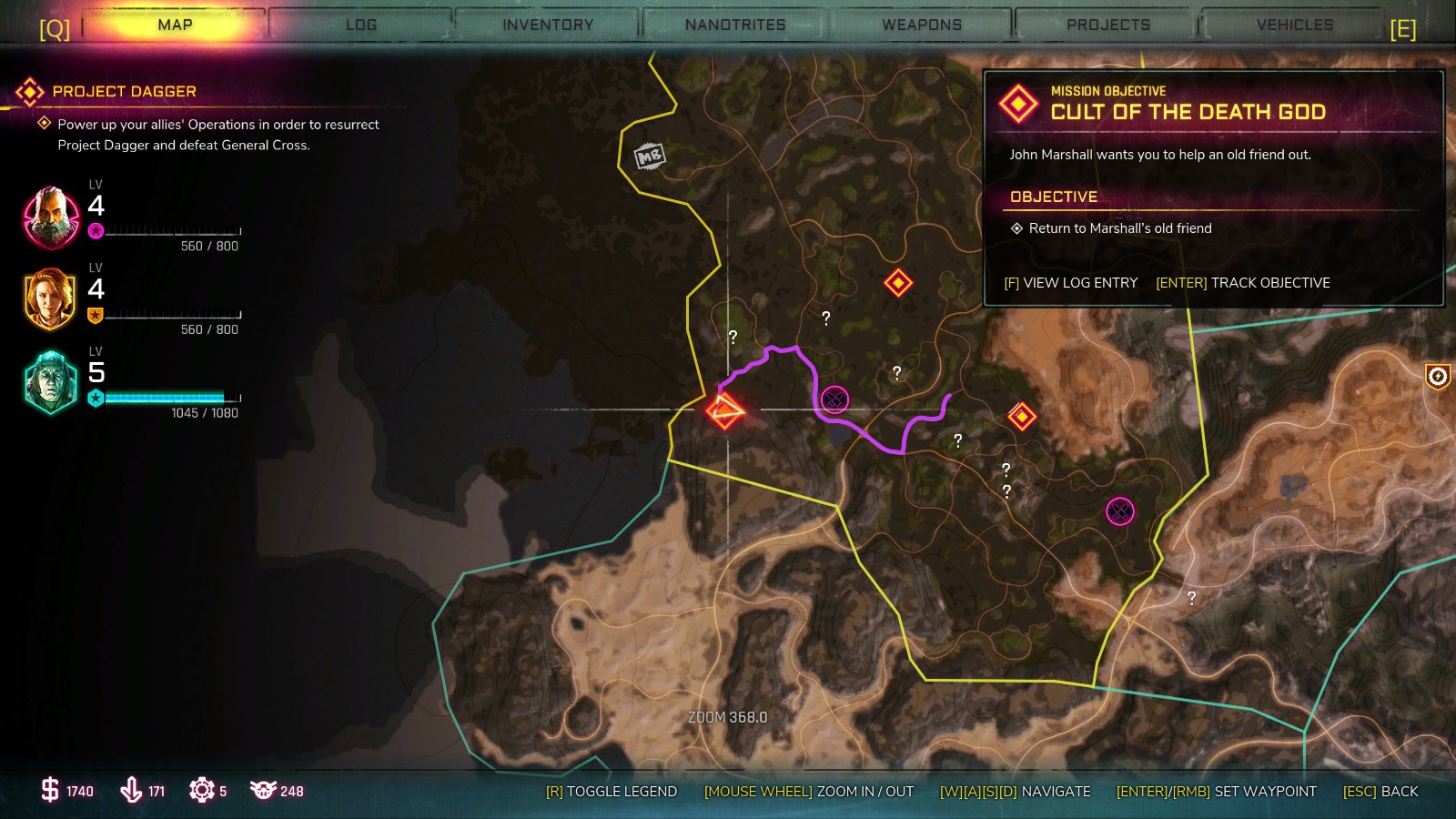
Task: Select the Nanotrites tab
Action: click(x=735, y=25)
